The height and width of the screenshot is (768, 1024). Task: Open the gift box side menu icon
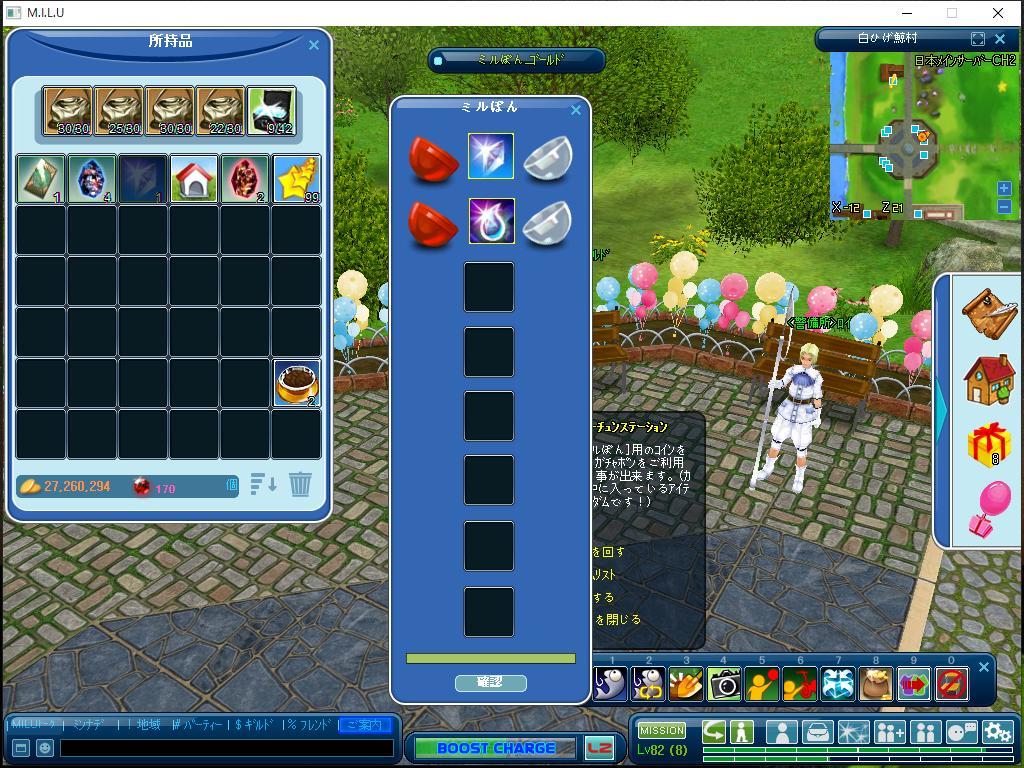(x=989, y=443)
